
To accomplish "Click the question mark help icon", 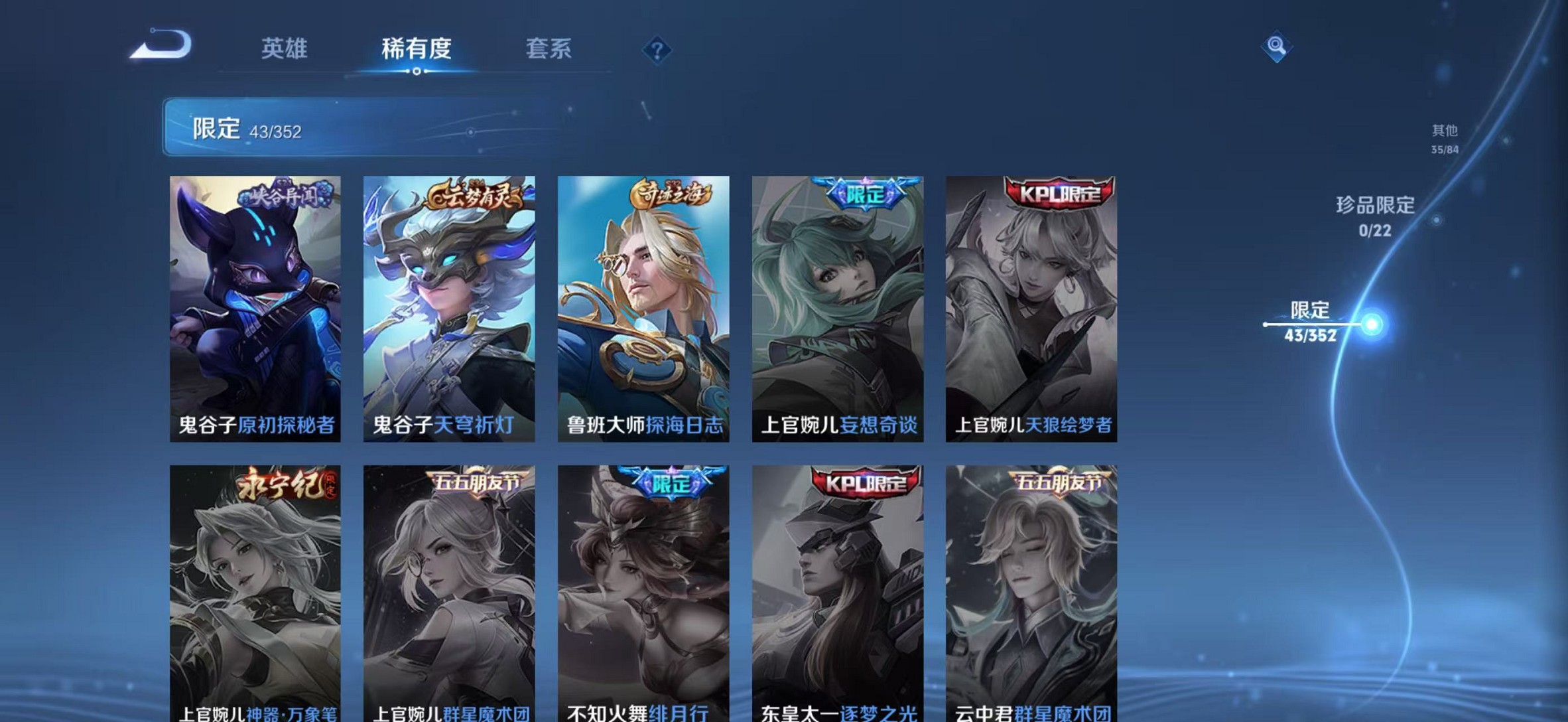I will pyautogui.click(x=656, y=48).
